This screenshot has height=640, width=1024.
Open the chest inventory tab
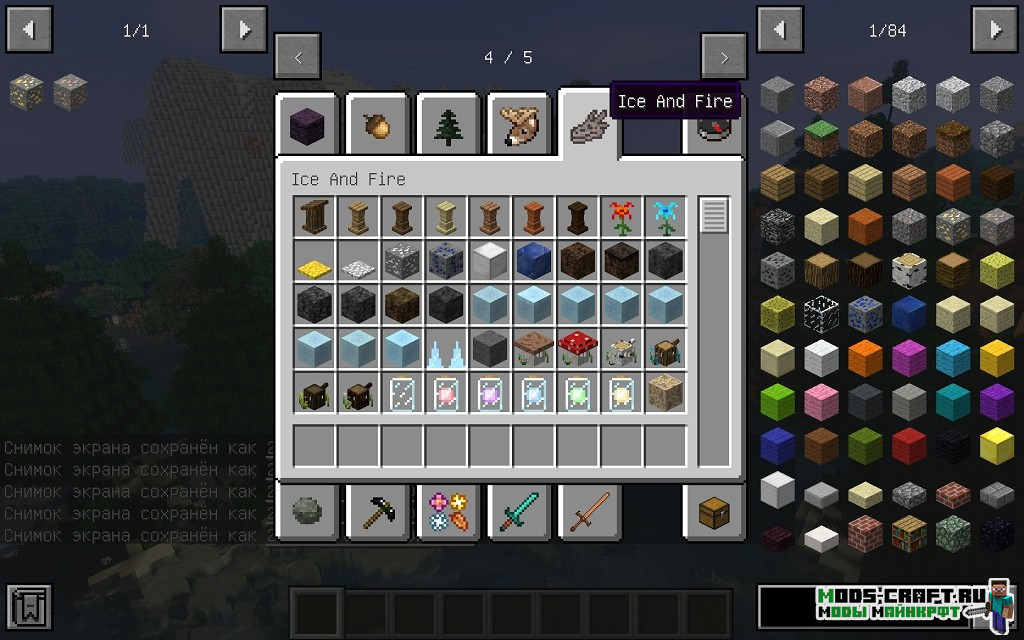(x=714, y=513)
